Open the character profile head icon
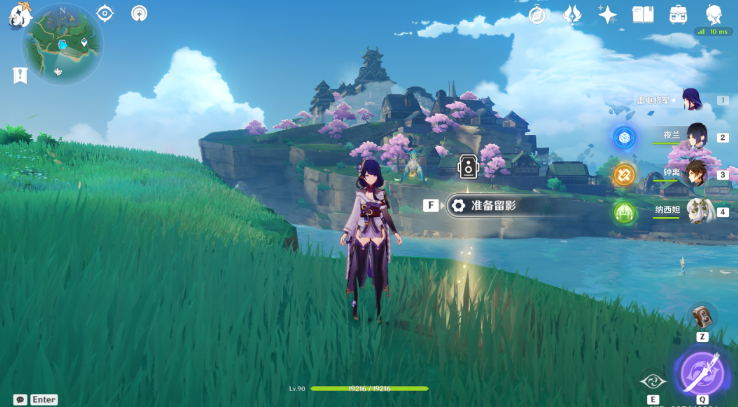738x407 pixels. click(714, 14)
